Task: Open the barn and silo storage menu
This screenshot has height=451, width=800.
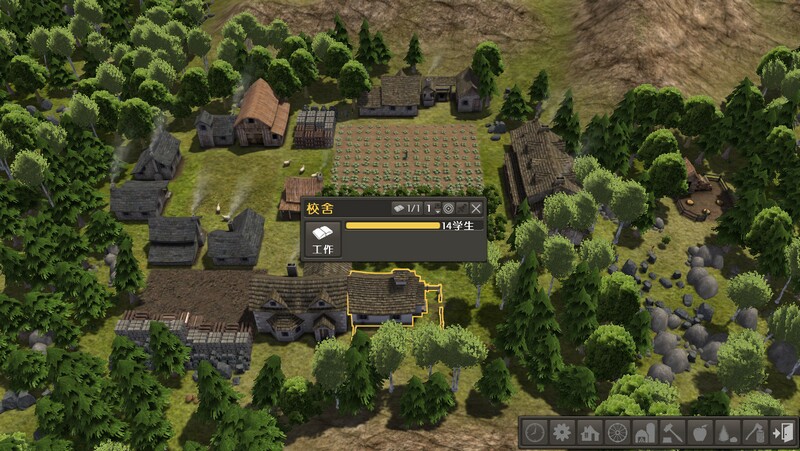Action: (645, 432)
